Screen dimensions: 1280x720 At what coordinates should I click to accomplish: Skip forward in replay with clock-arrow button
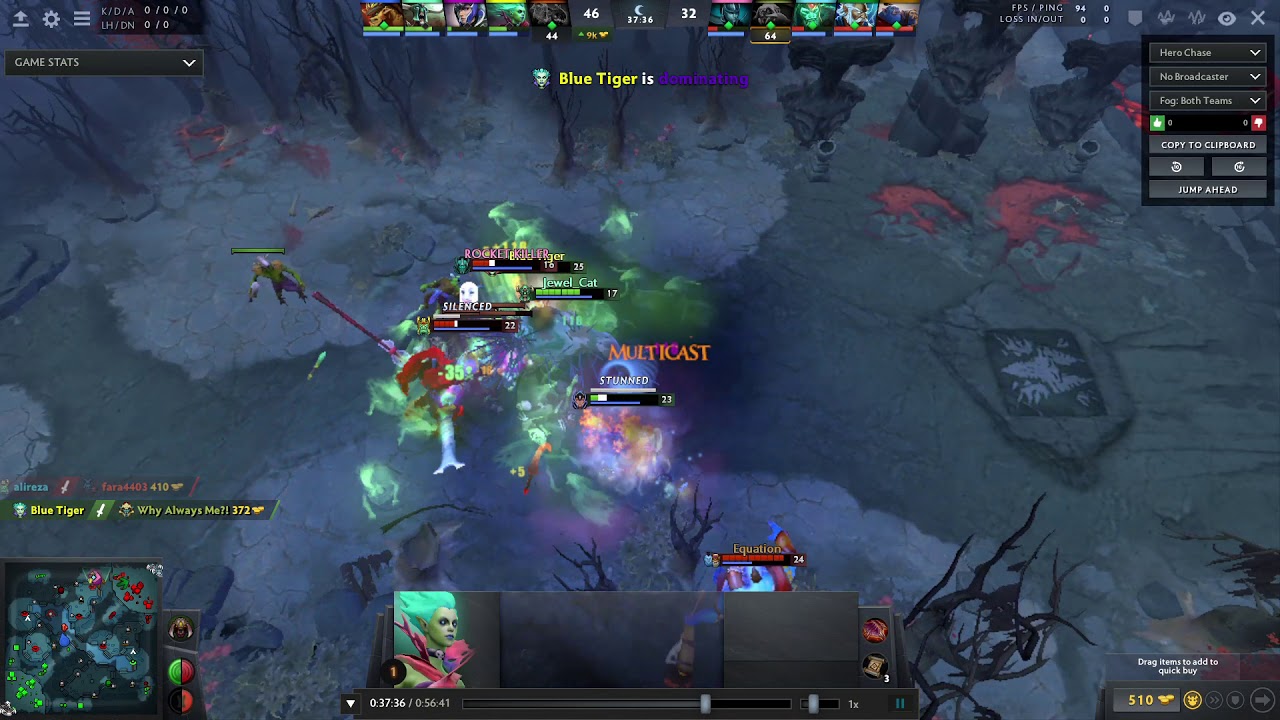[x=1239, y=167]
